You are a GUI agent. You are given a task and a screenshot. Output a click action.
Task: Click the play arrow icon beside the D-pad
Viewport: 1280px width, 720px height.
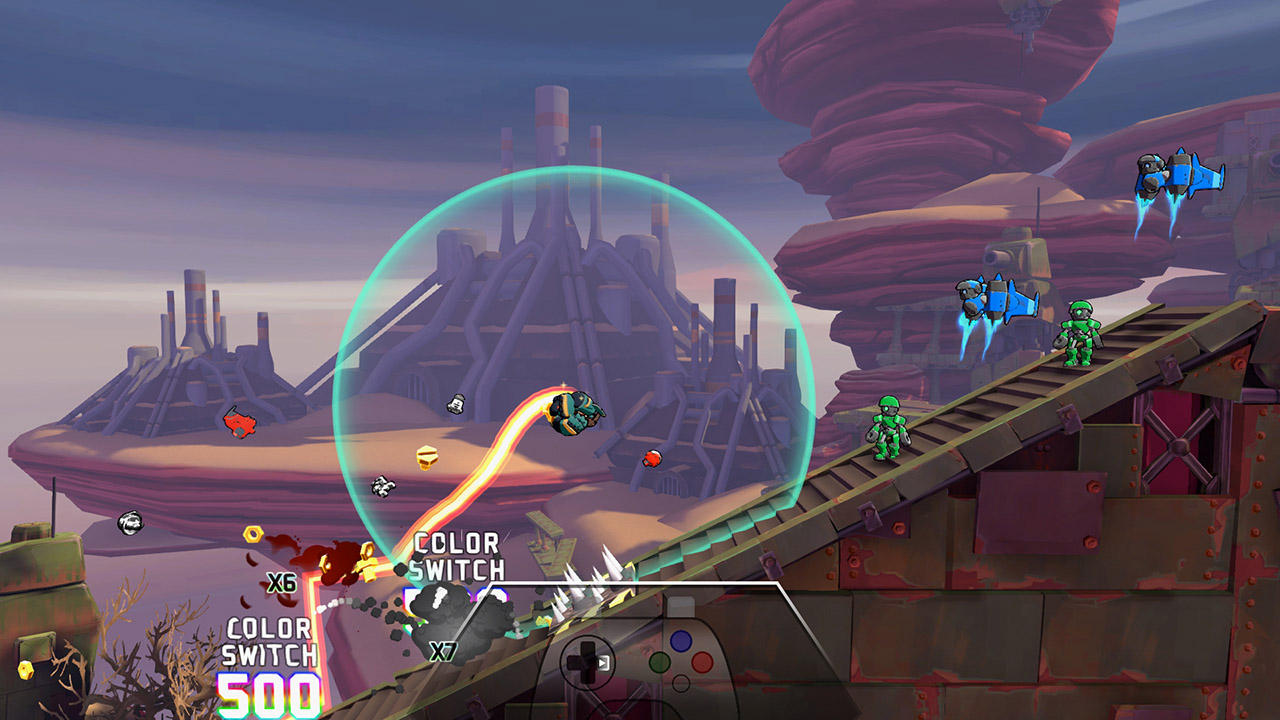point(603,662)
